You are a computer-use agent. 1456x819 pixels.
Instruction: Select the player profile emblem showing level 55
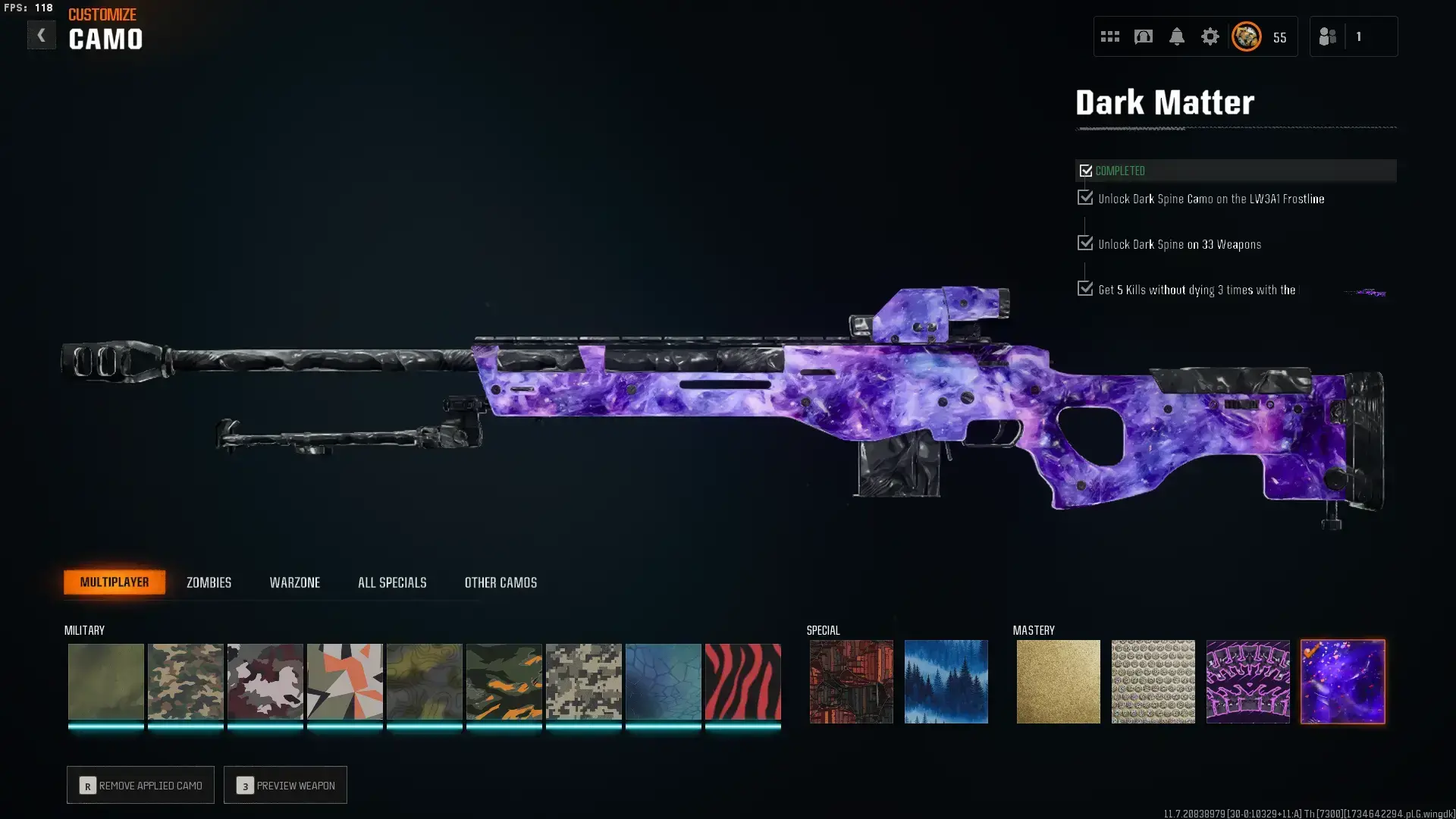pyautogui.click(x=1245, y=36)
